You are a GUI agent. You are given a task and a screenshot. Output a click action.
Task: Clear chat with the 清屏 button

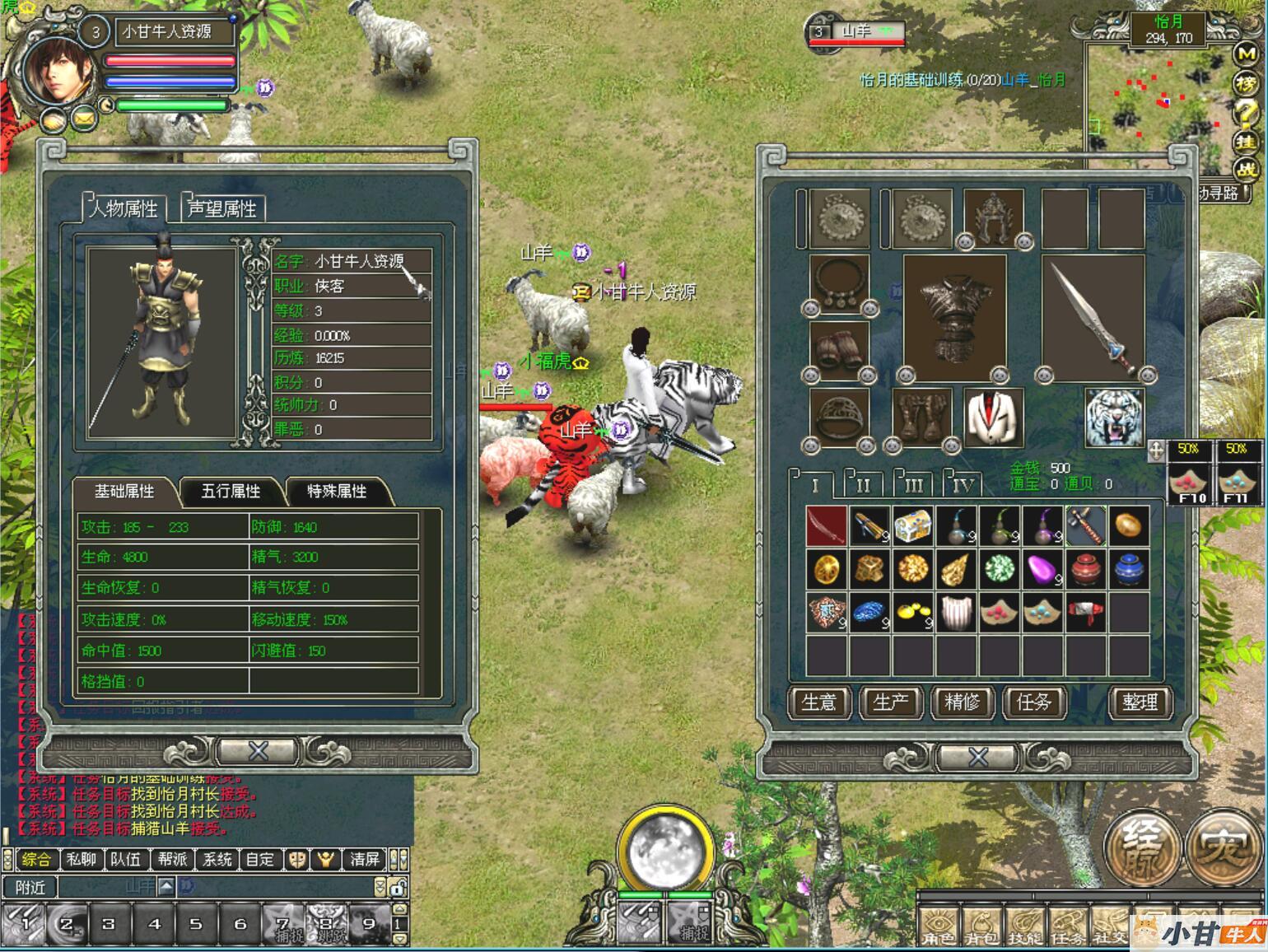365,860
